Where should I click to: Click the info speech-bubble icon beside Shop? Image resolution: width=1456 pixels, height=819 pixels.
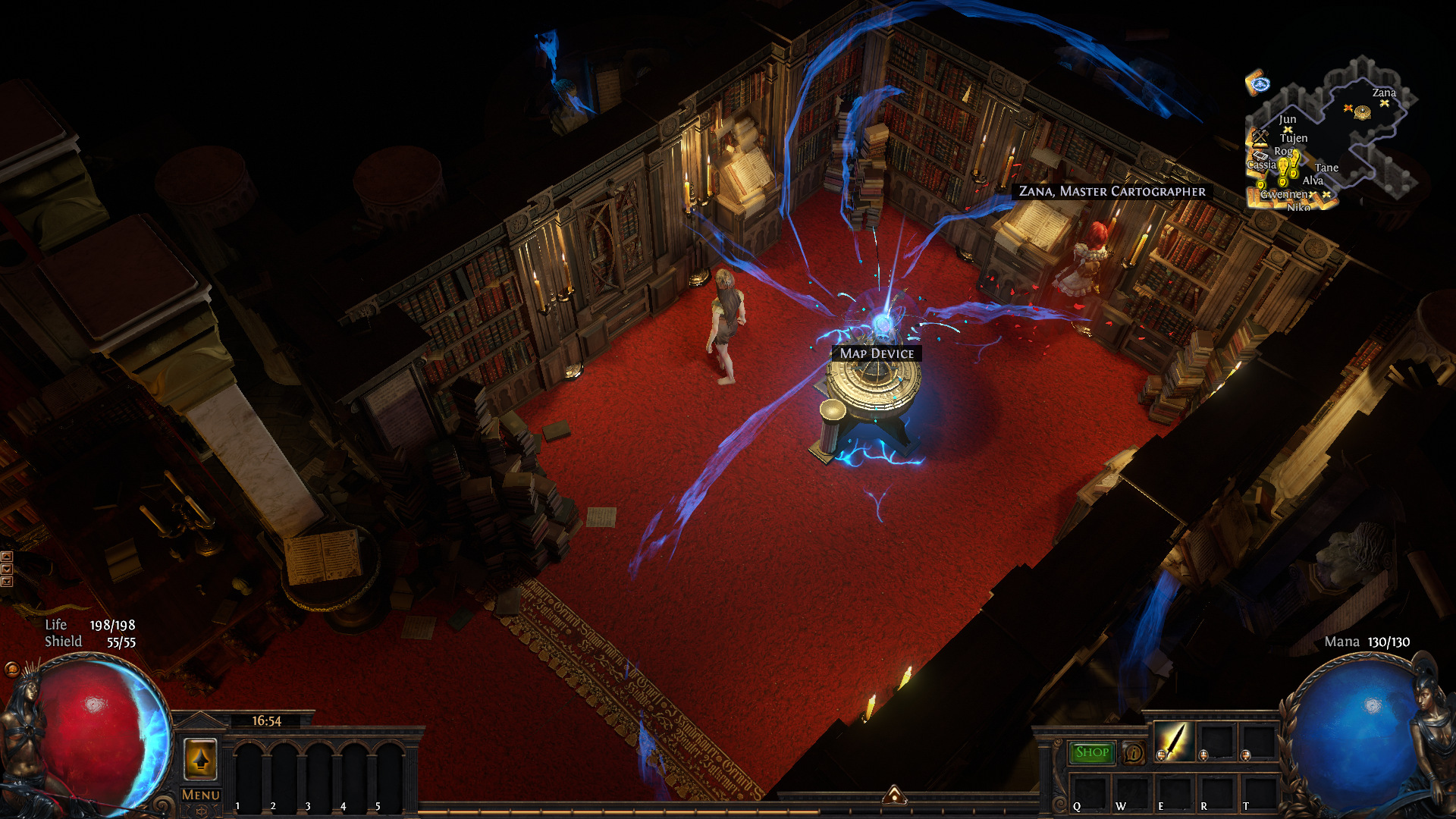pyautogui.click(x=1134, y=753)
